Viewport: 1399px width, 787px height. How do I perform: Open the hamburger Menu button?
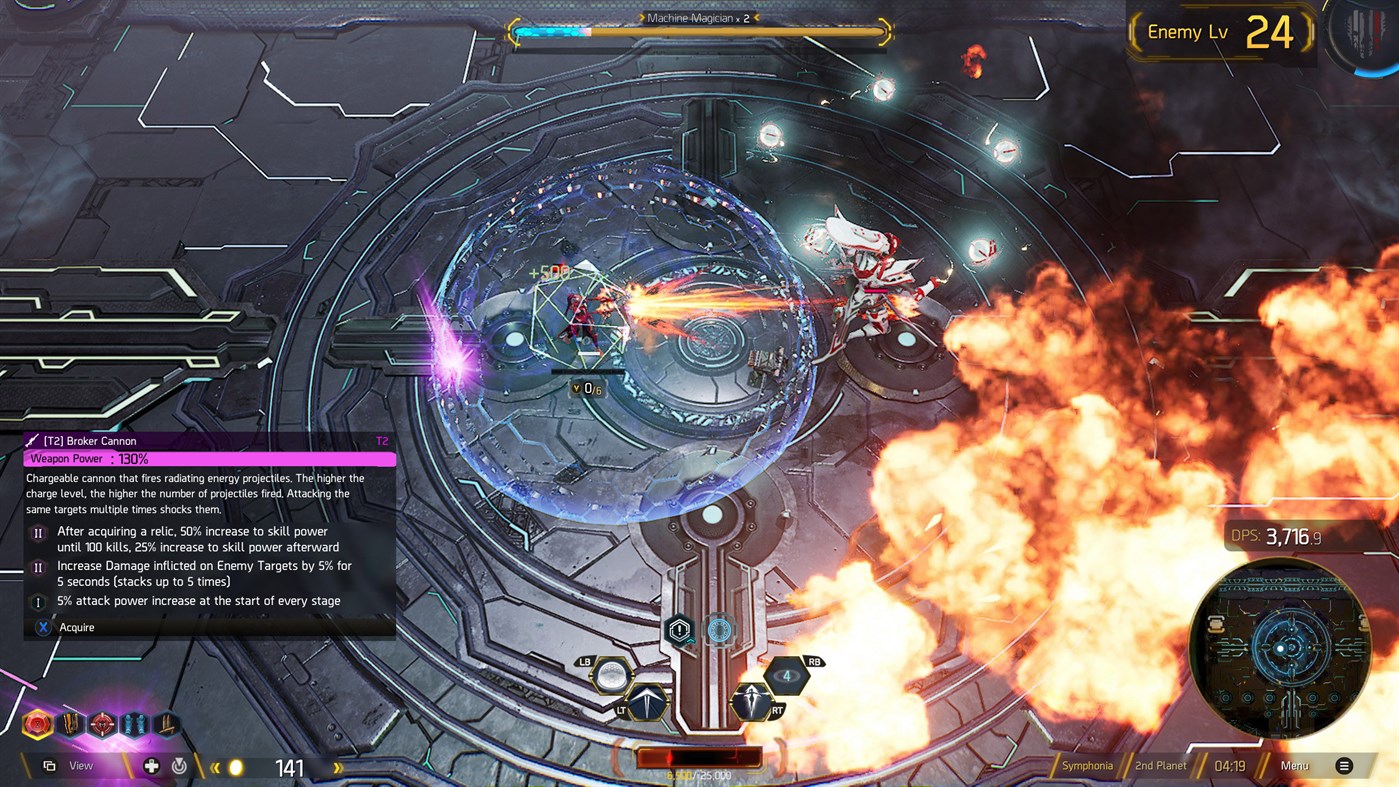(x=1344, y=765)
